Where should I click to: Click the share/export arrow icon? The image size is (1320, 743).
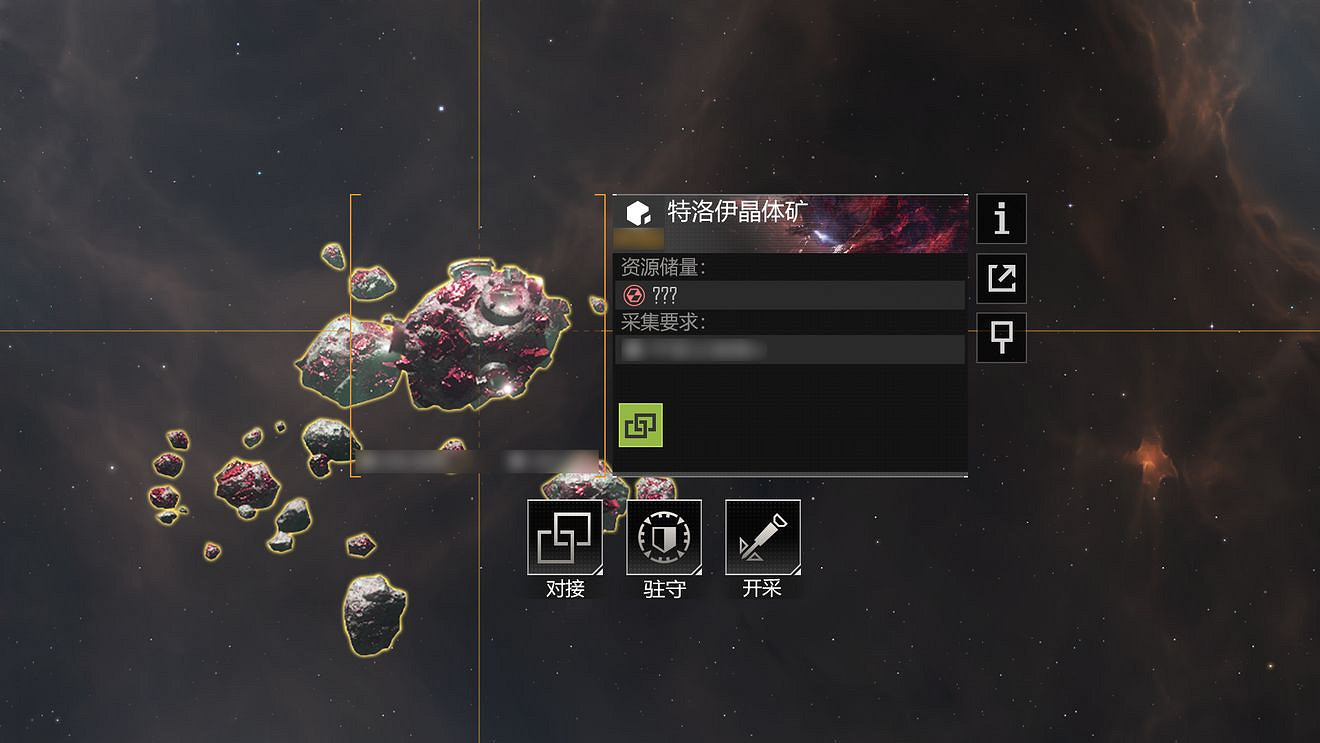(1001, 278)
